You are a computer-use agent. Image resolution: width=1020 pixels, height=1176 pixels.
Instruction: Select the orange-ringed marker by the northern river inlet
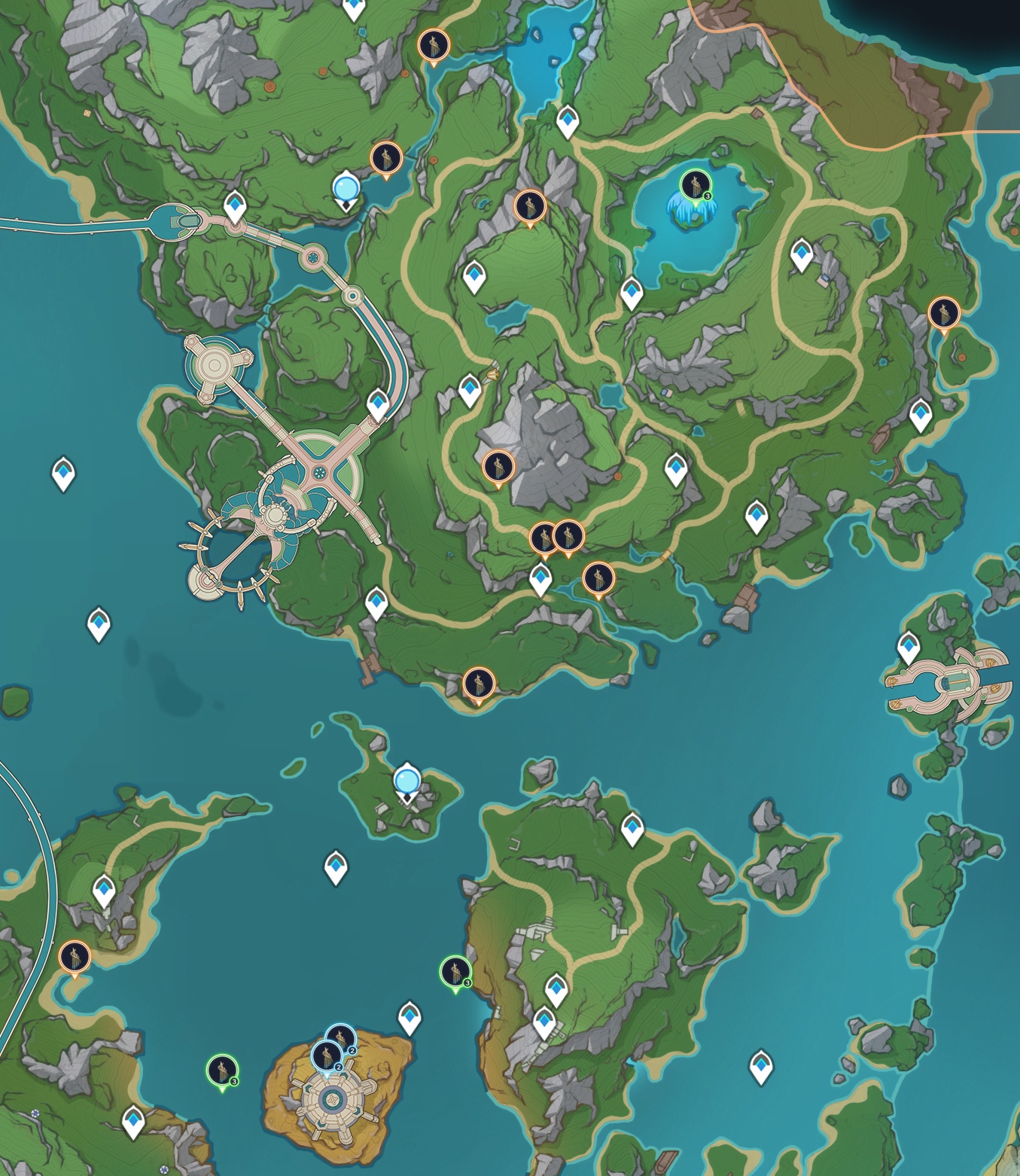[434, 45]
